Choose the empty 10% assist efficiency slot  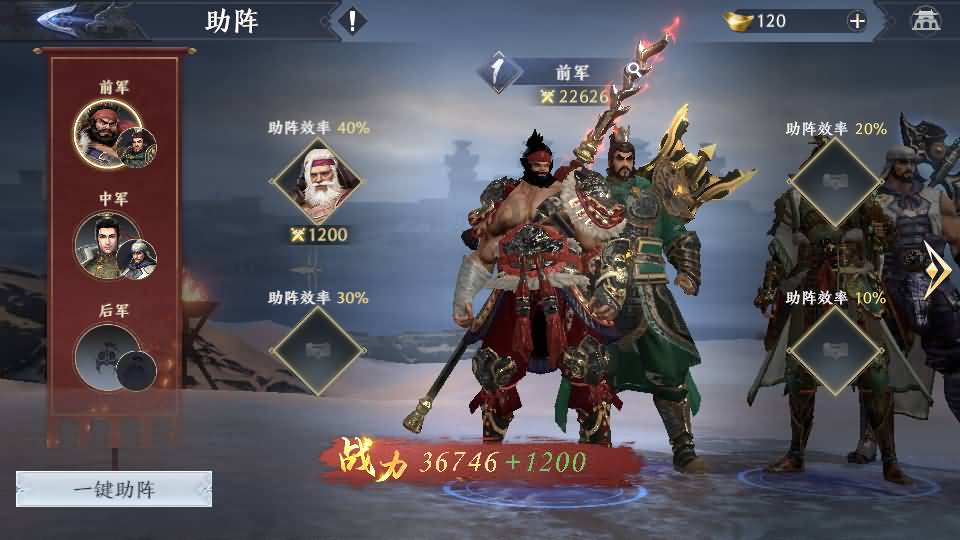pyautogui.click(x=835, y=351)
